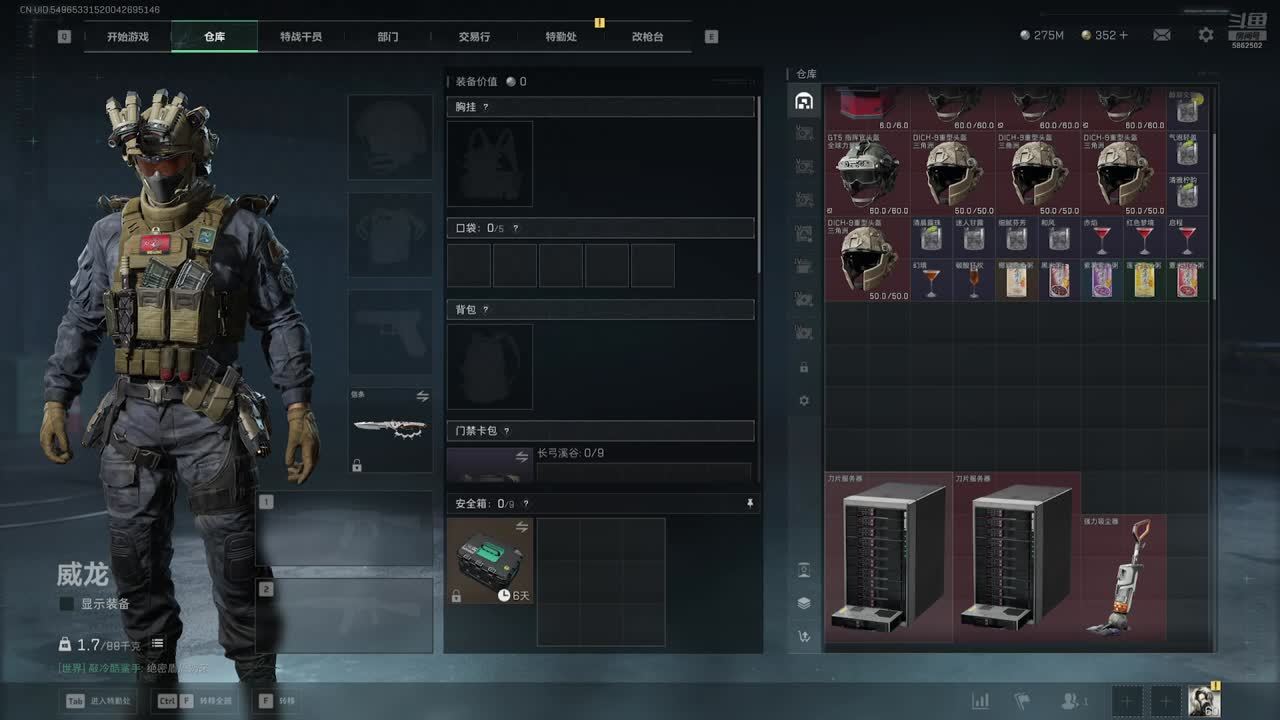Open the player avatar portrait

pos(1204,701)
